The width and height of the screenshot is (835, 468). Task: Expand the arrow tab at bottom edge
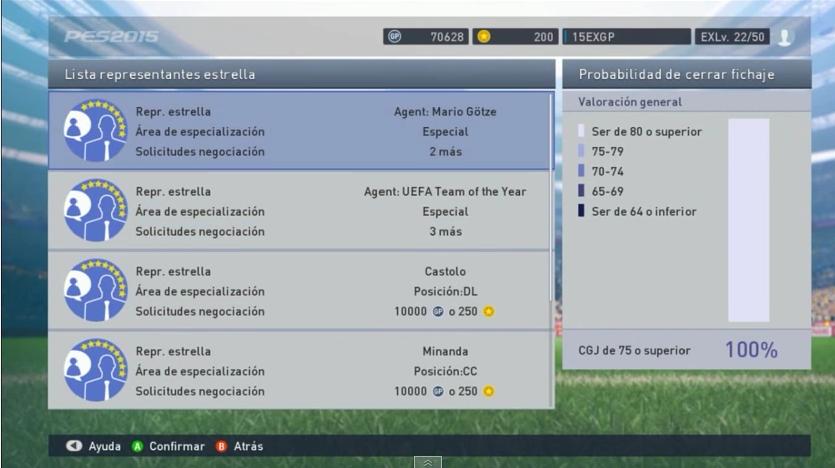coord(427,462)
